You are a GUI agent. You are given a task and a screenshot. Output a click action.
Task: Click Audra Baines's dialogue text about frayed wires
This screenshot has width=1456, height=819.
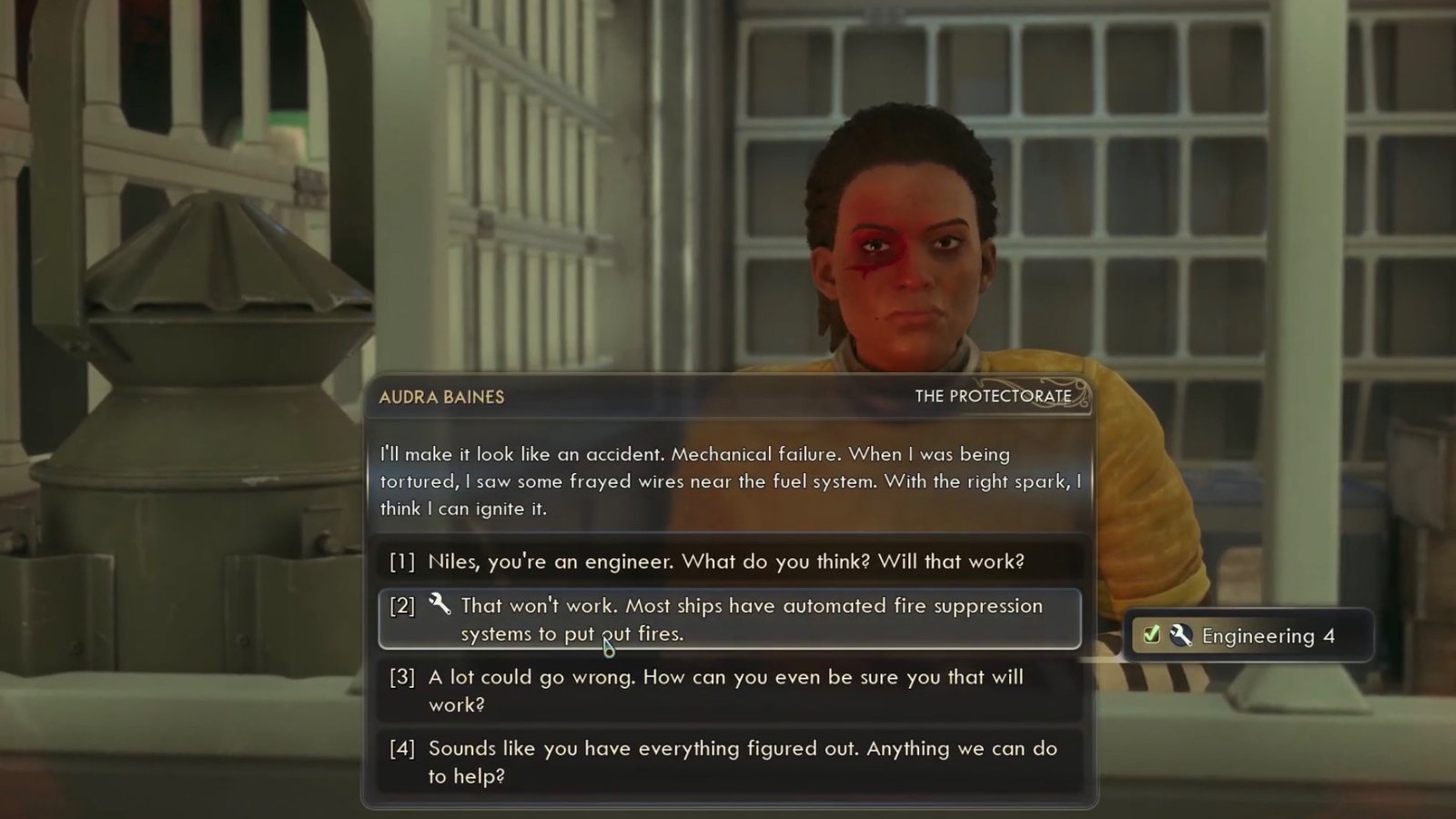(728, 482)
